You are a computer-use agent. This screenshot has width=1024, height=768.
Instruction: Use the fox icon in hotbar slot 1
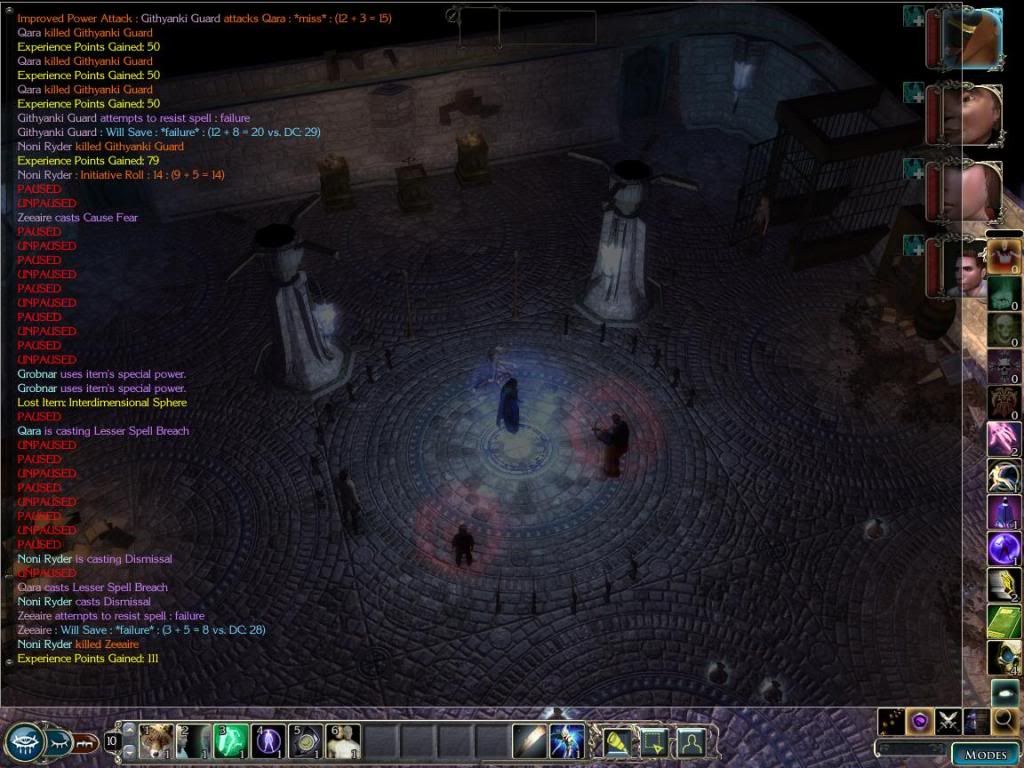[x=156, y=741]
